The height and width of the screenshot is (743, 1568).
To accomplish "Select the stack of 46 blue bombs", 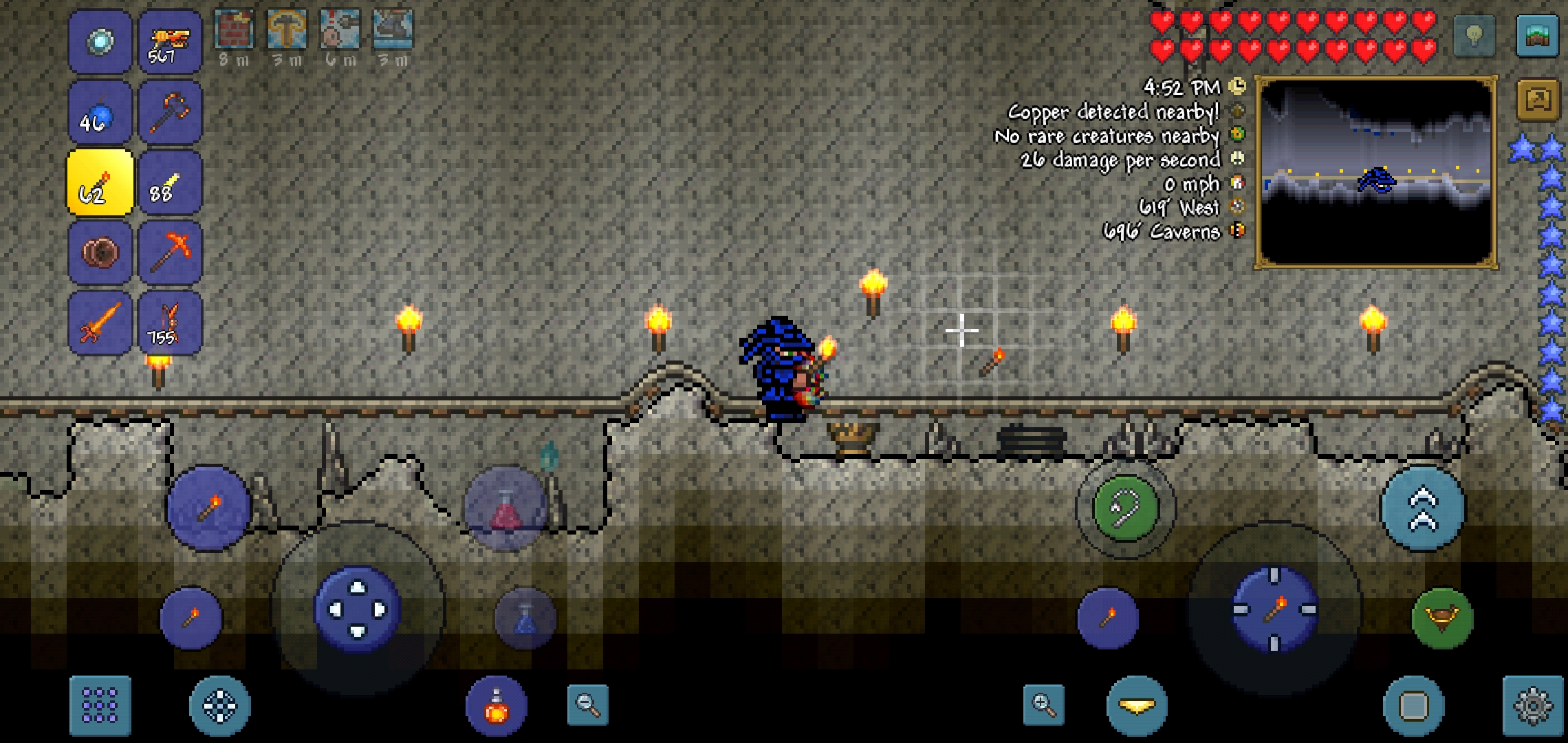I will tap(100, 111).
